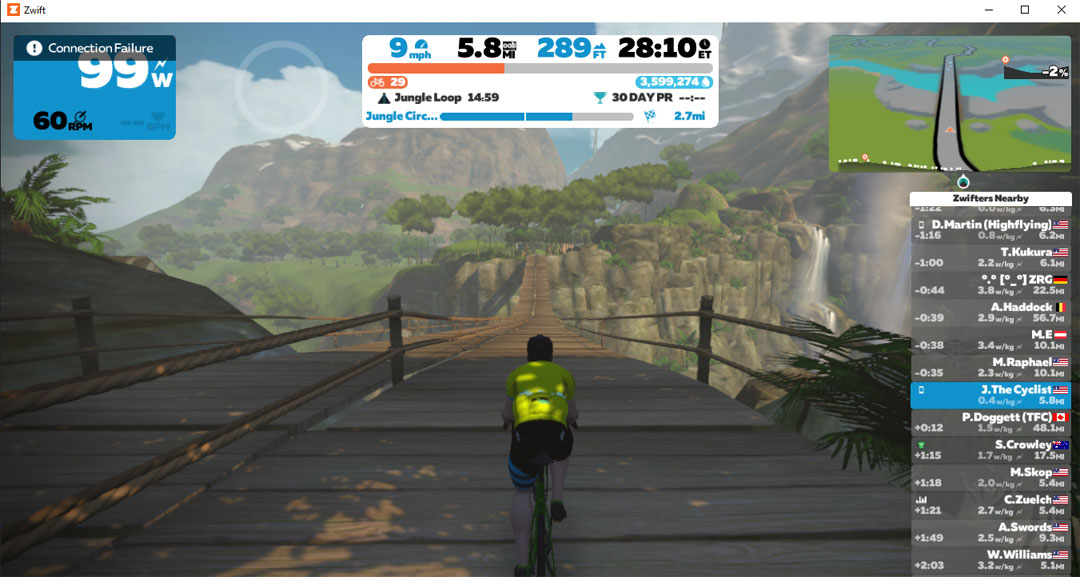Select P.Doggett (TFC) rider row
The height and width of the screenshot is (577, 1080).
(x=990, y=422)
